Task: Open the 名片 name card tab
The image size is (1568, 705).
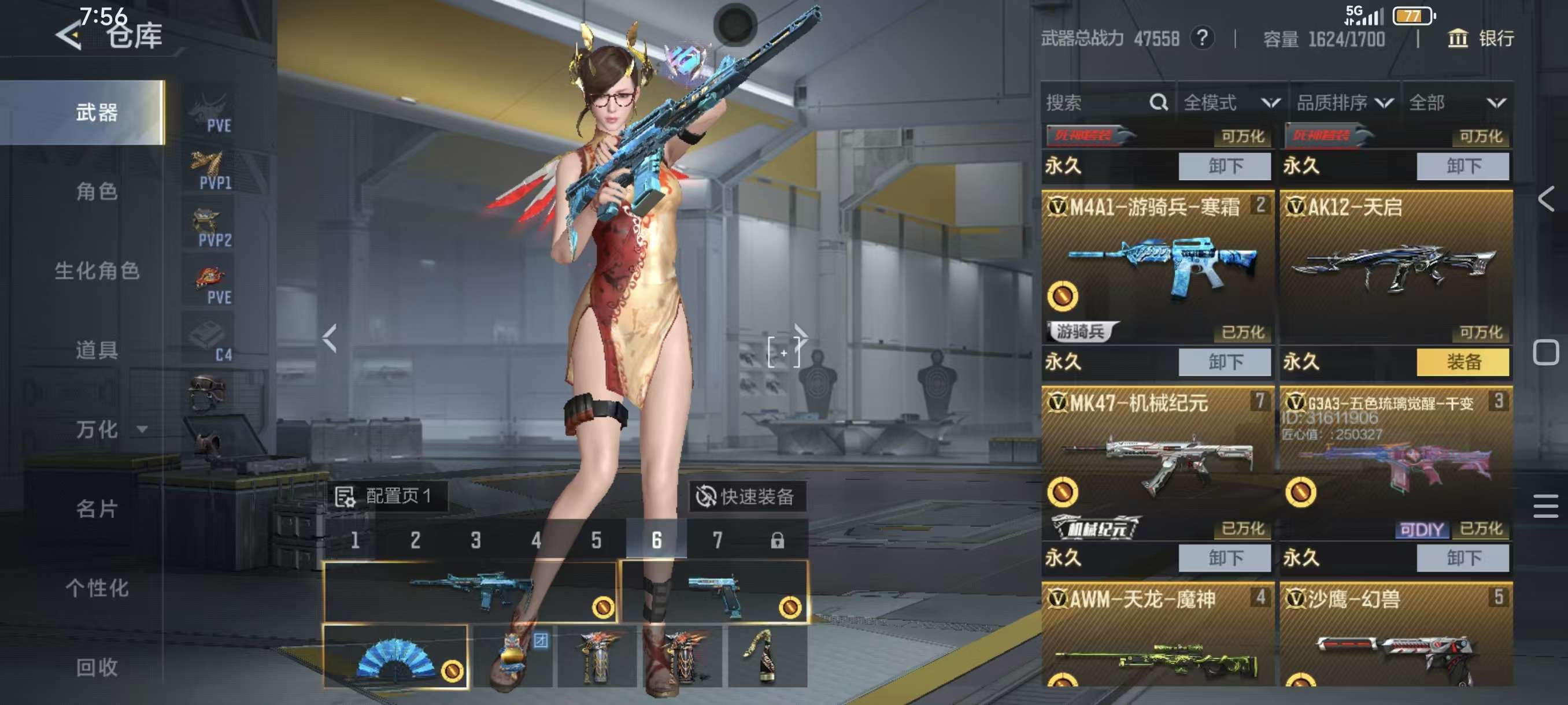Action: [97, 509]
